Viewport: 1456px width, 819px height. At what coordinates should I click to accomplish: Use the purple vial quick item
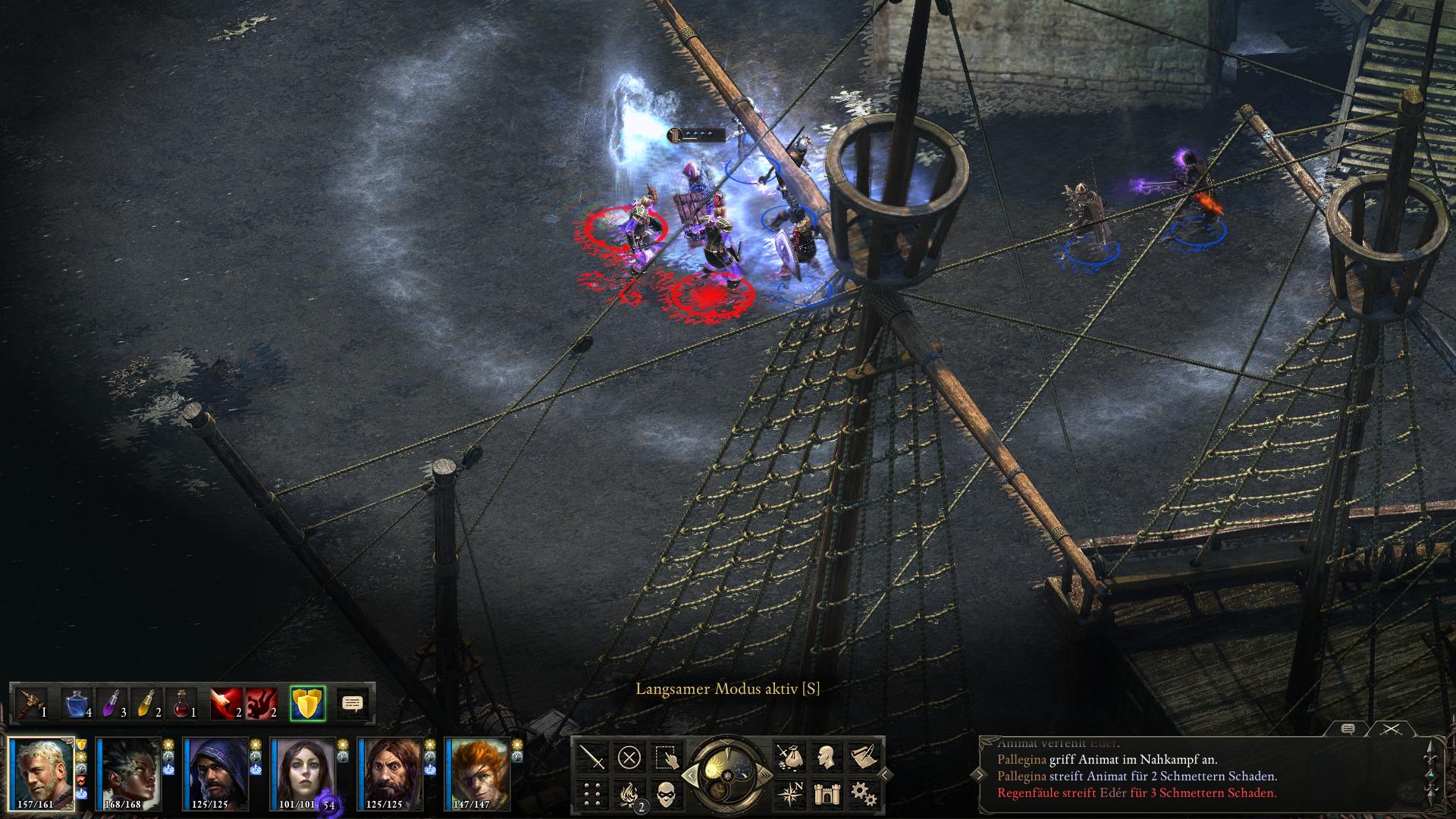coord(111,703)
